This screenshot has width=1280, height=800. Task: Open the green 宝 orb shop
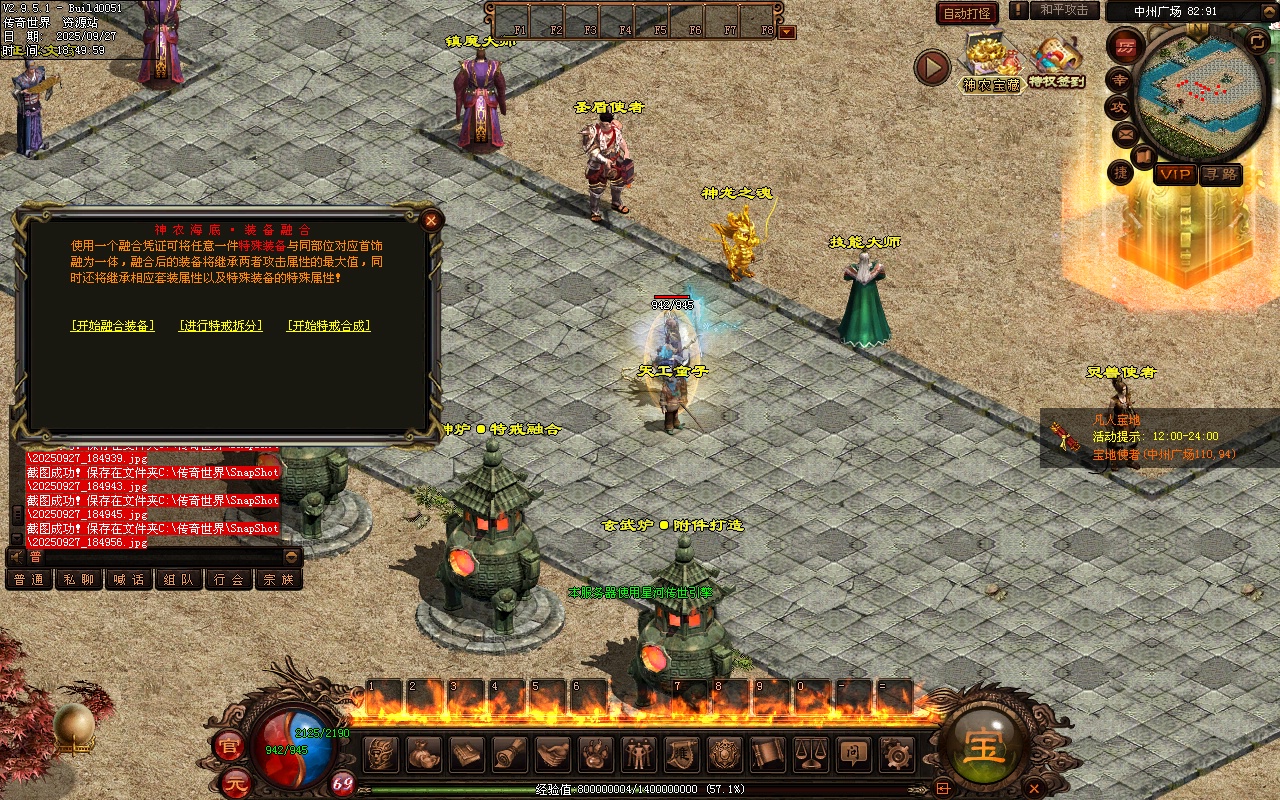pos(983,746)
